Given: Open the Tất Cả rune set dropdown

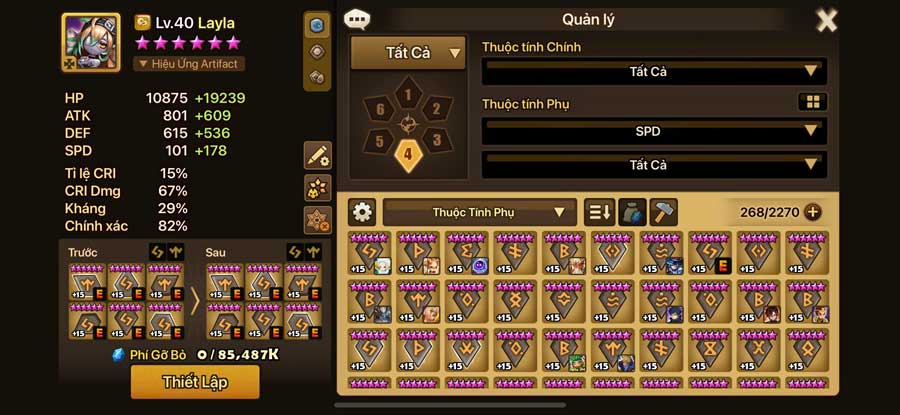Looking at the screenshot, I should point(409,53).
